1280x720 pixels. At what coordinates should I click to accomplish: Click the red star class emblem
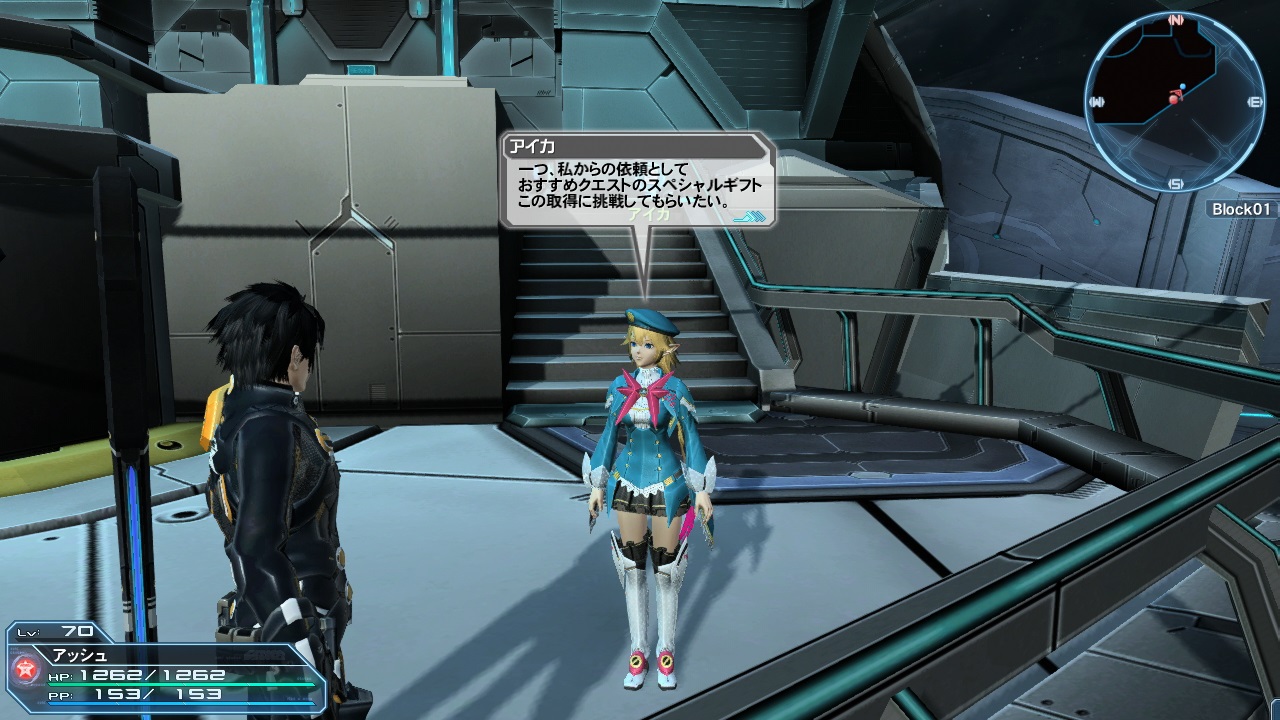[25, 668]
